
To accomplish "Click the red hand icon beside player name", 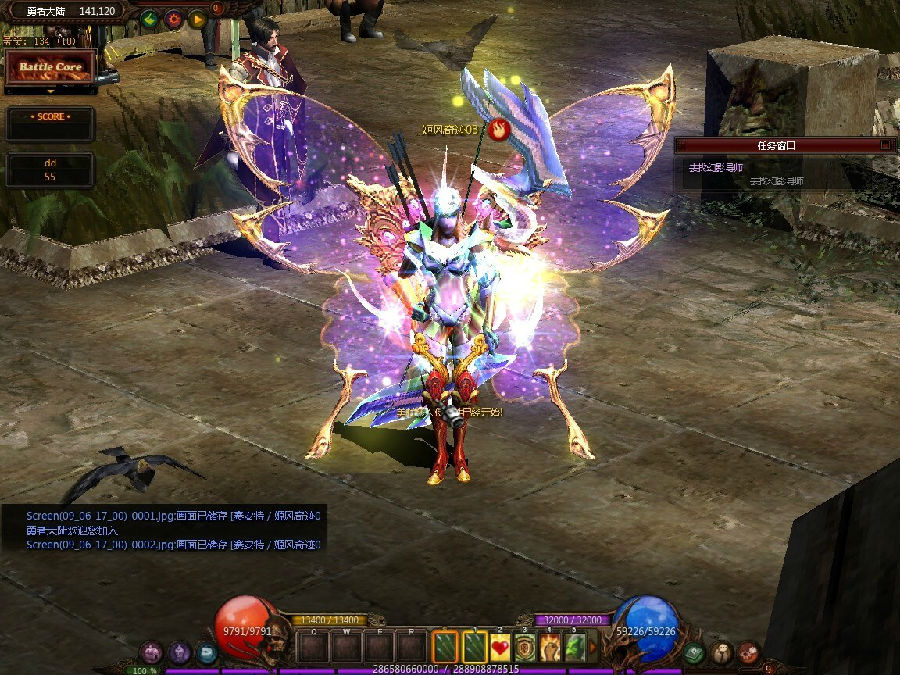I will click(x=499, y=128).
